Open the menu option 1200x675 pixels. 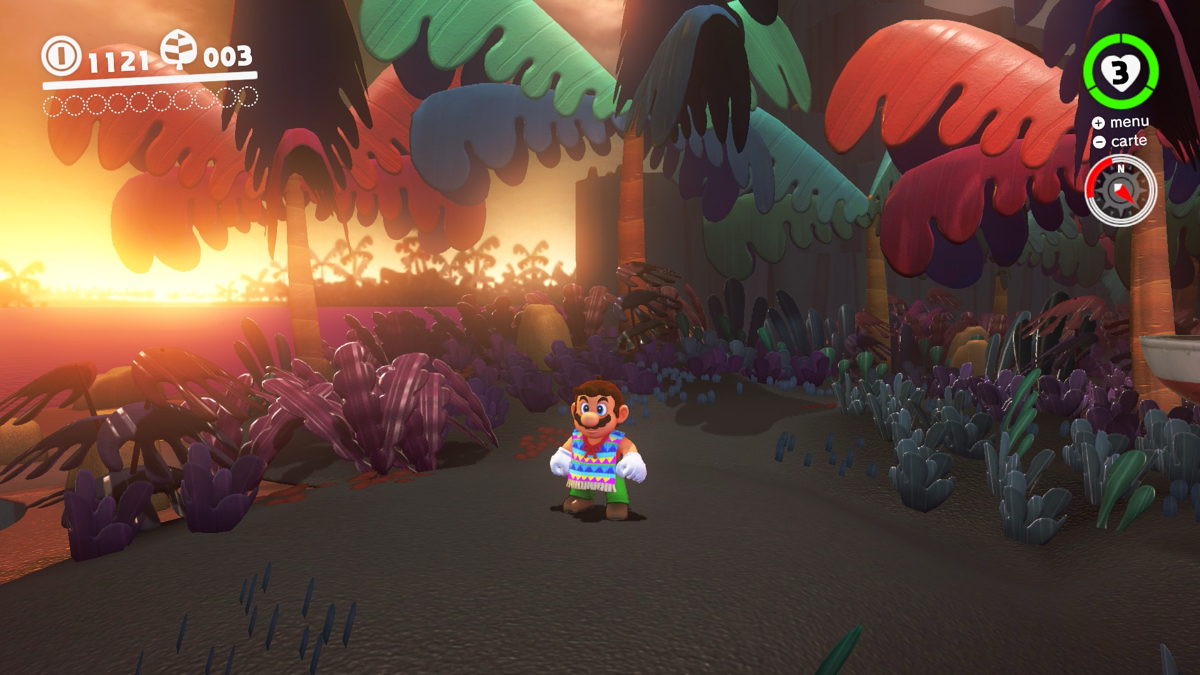click(1120, 122)
